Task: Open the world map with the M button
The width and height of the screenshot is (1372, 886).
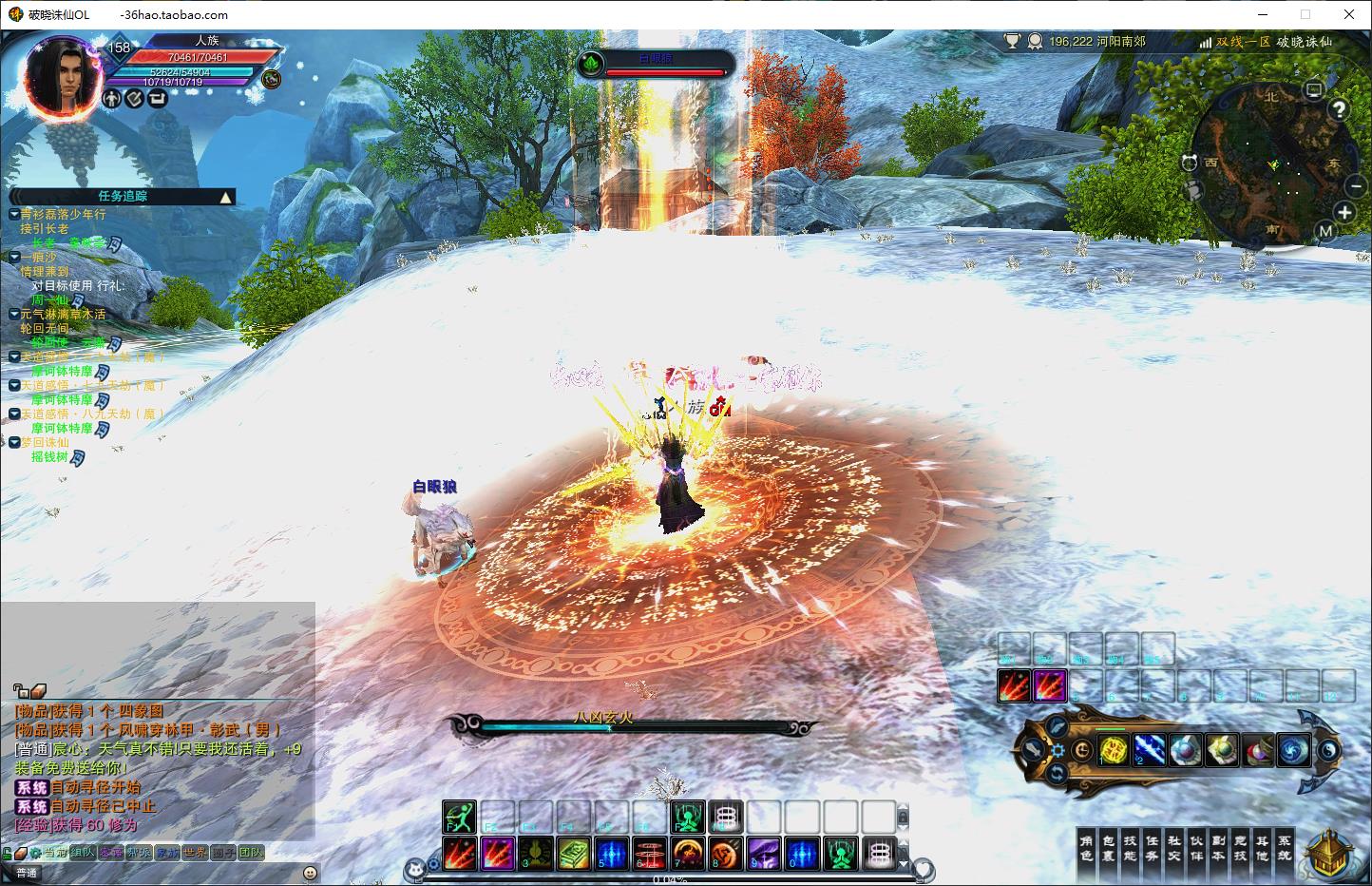Action: [1325, 231]
